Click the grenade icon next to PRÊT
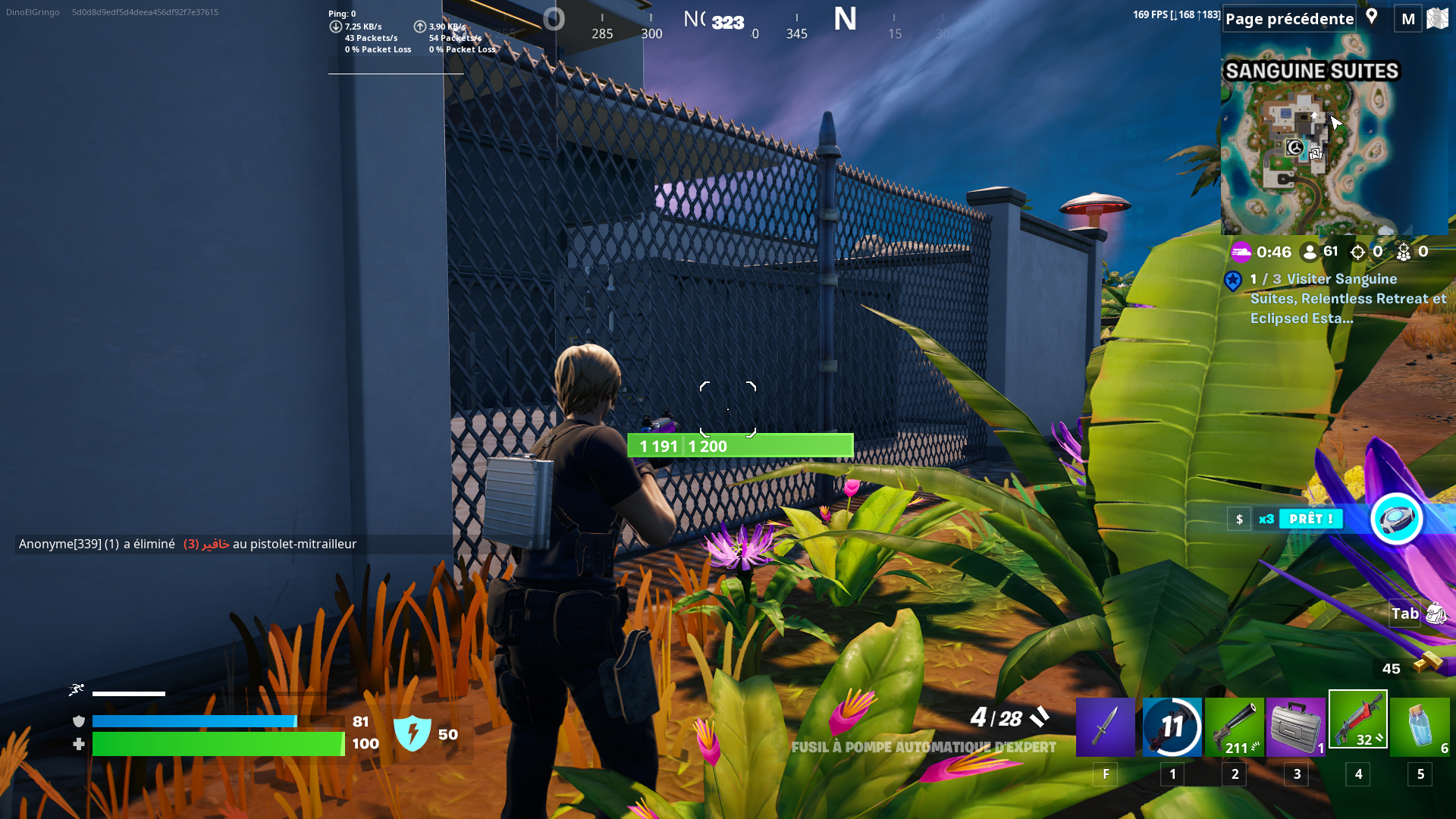Viewport: 1456px width, 819px height. click(1396, 519)
